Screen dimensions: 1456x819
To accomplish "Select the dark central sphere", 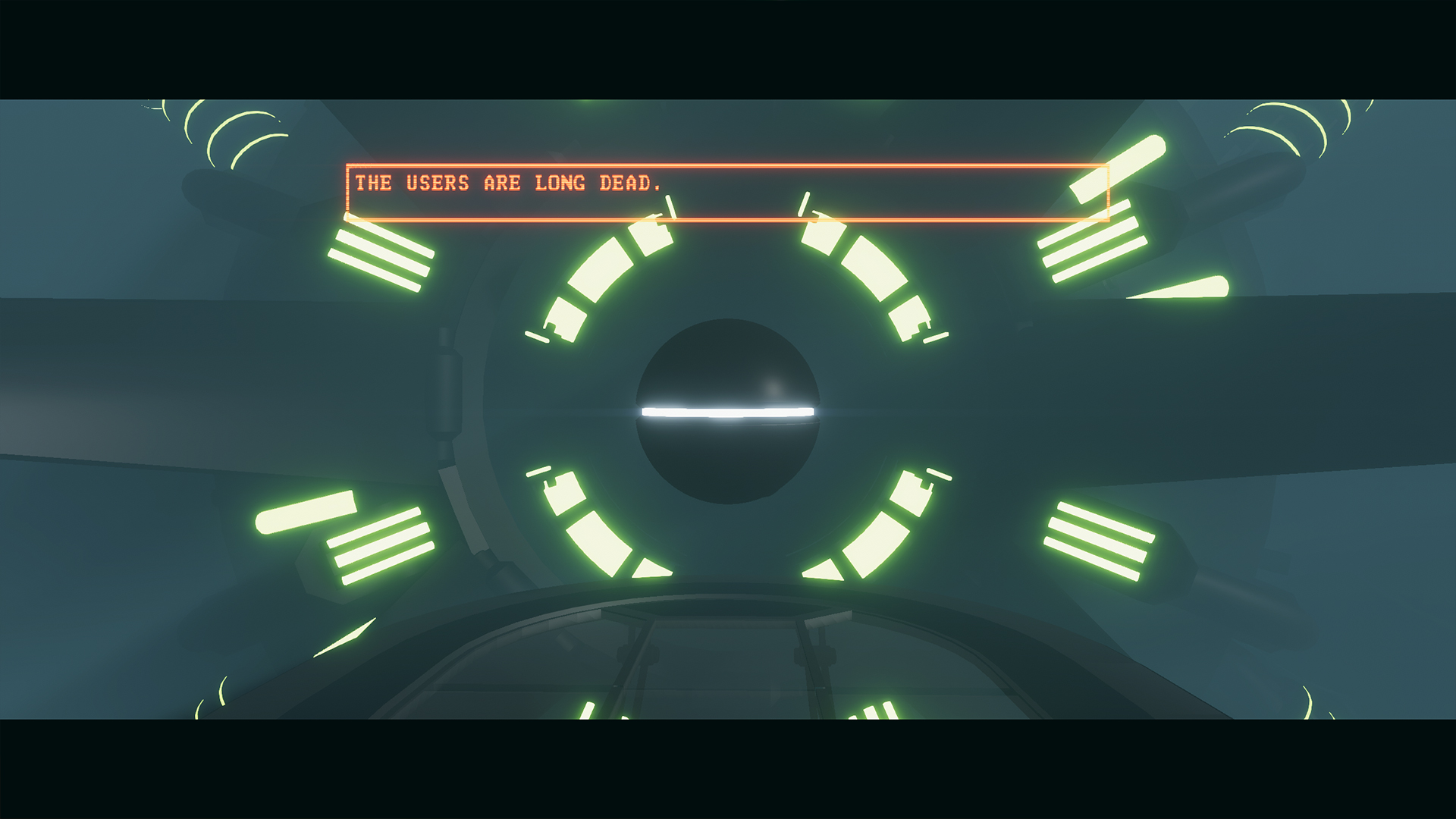I will [x=727, y=364].
